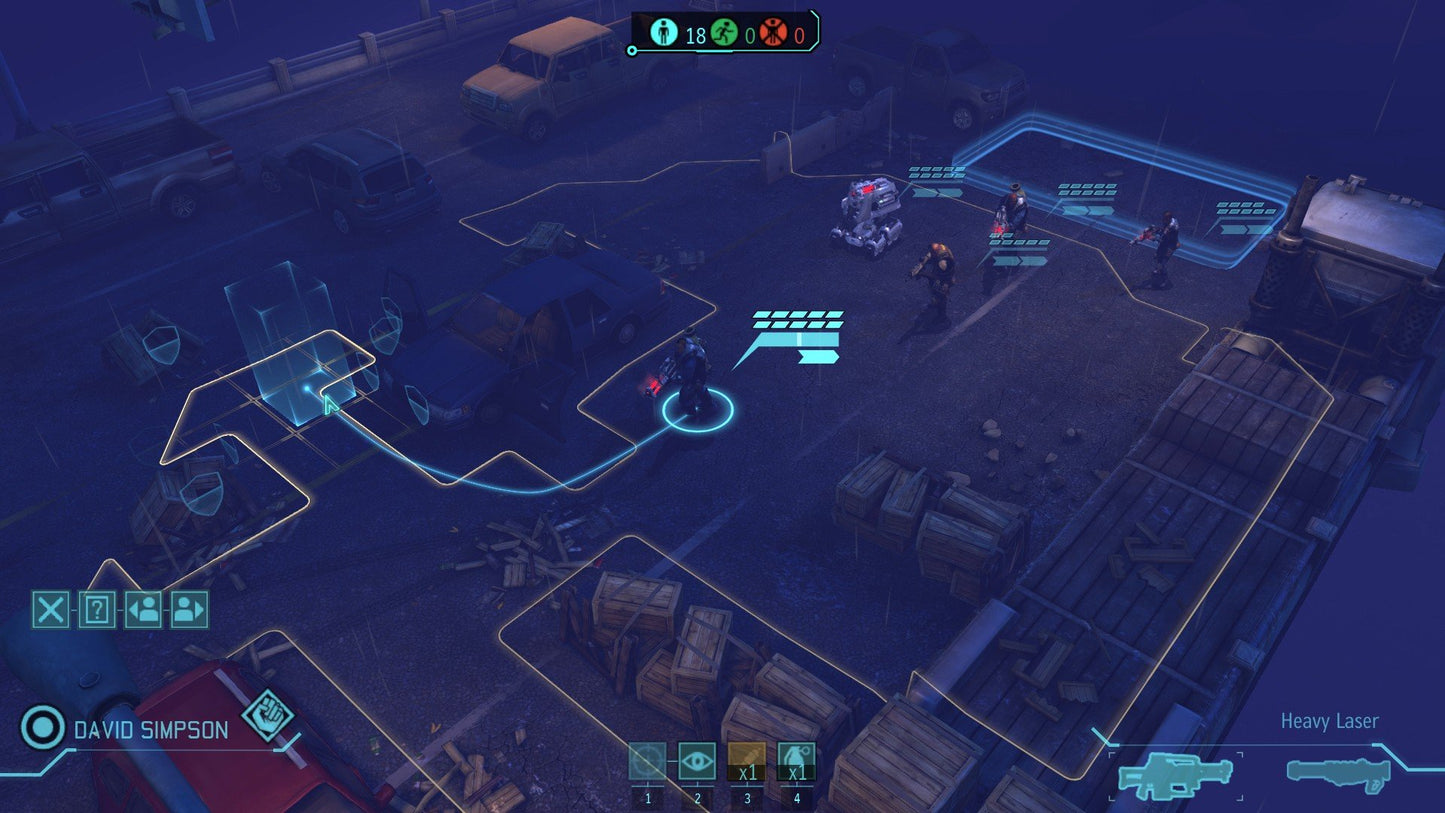The height and width of the screenshot is (813, 1445).
Task: Click the green alien activity counter icon
Action: [722, 31]
